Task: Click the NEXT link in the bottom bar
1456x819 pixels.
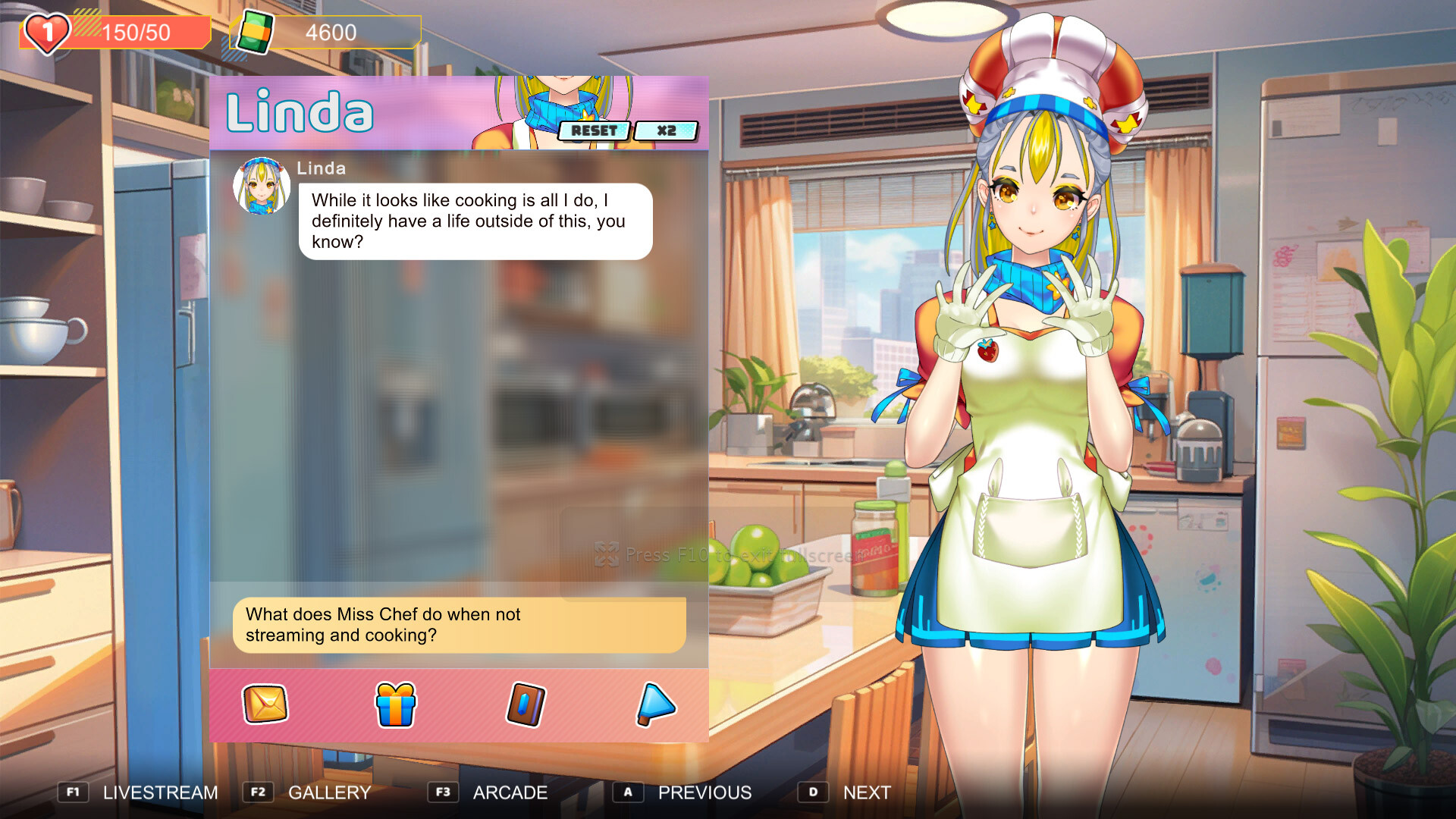Action: coord(866,793)
